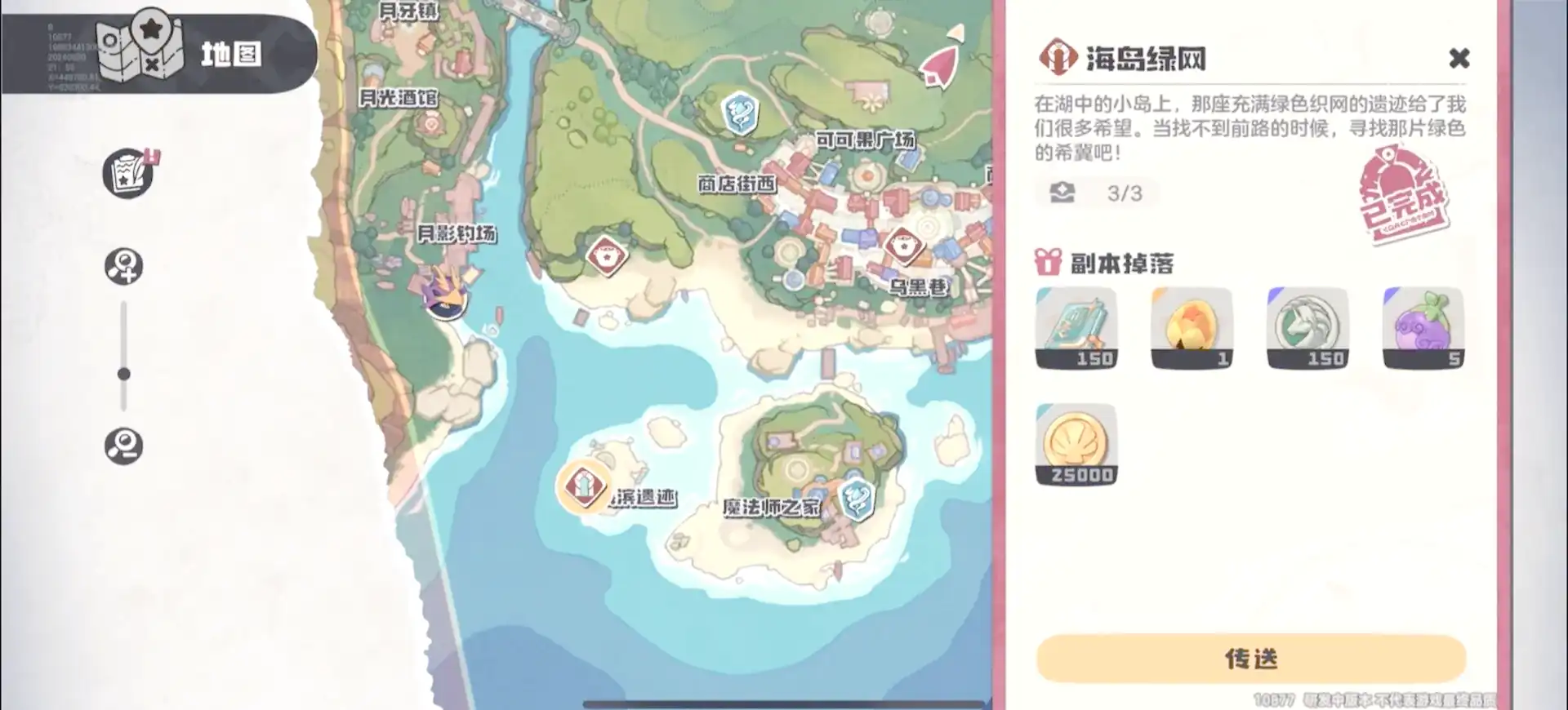1568x710 pixels.
Task: Click the zoom slider handle on the left
Action: click(124, 374)
